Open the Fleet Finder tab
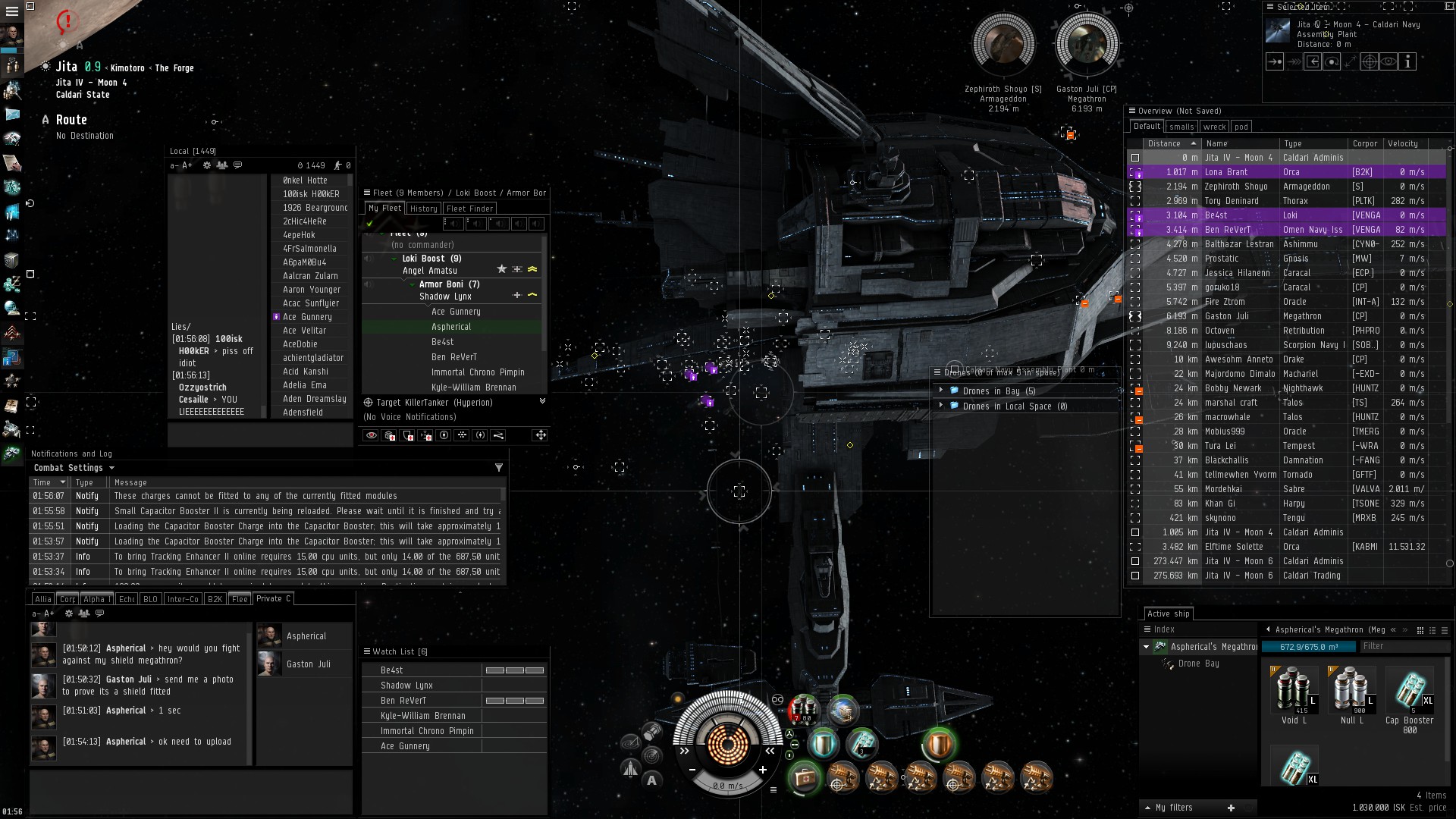The image size is (1456, 819). [470, 209]
